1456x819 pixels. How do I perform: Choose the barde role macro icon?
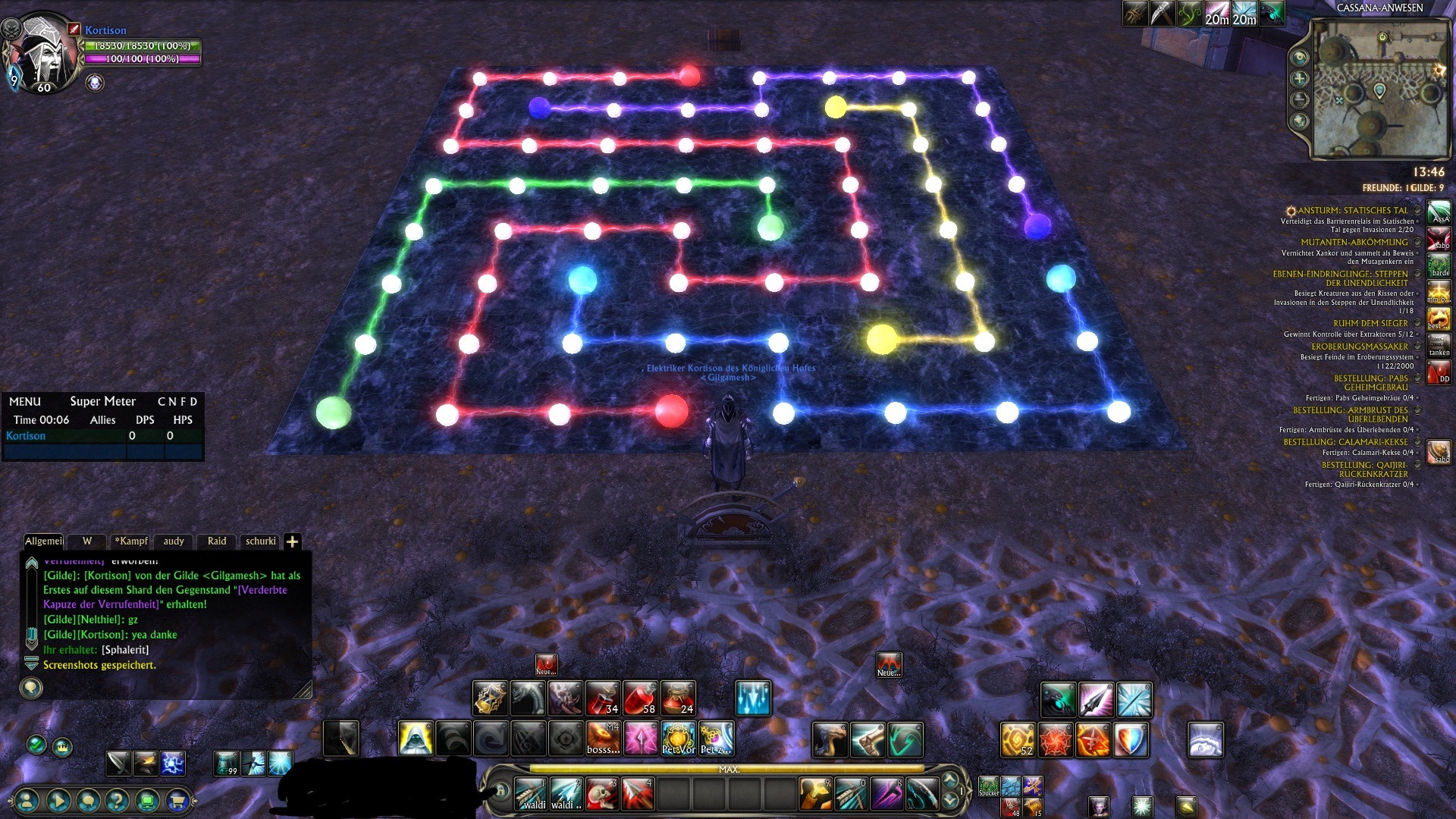coord(1439,266)
